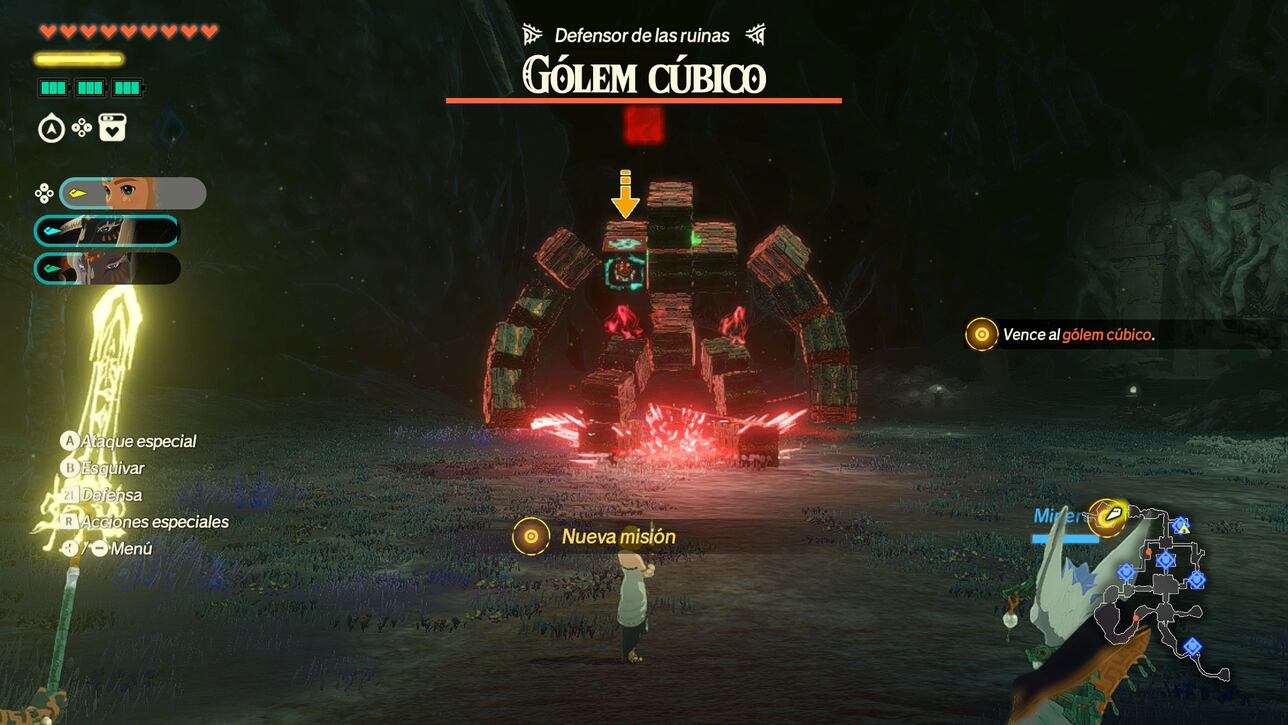
Task: Switch to the second party member portrait
Action: pyautogui.click(x=107, y=231)
